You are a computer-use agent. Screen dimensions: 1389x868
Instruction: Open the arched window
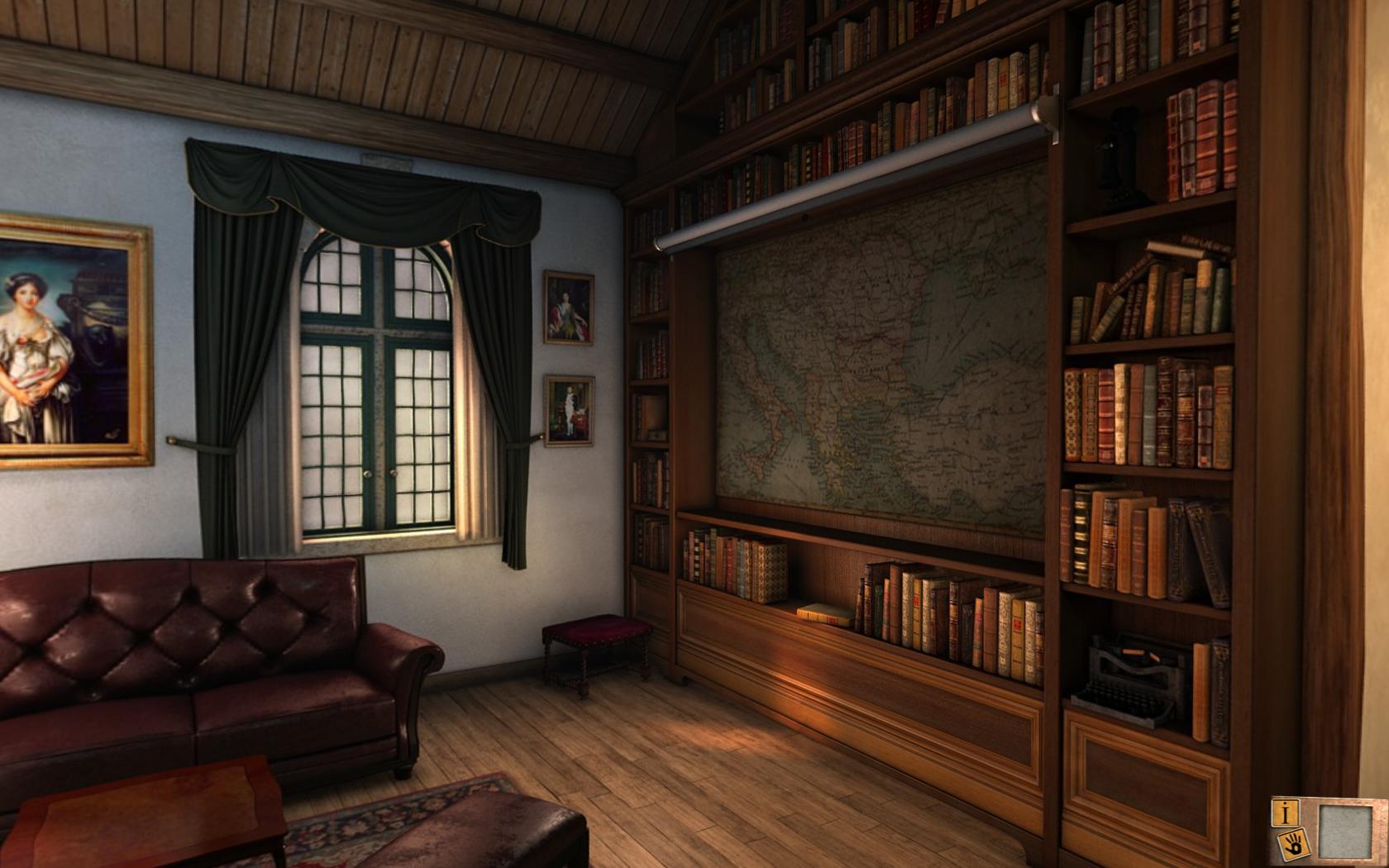tap(376, 389)
